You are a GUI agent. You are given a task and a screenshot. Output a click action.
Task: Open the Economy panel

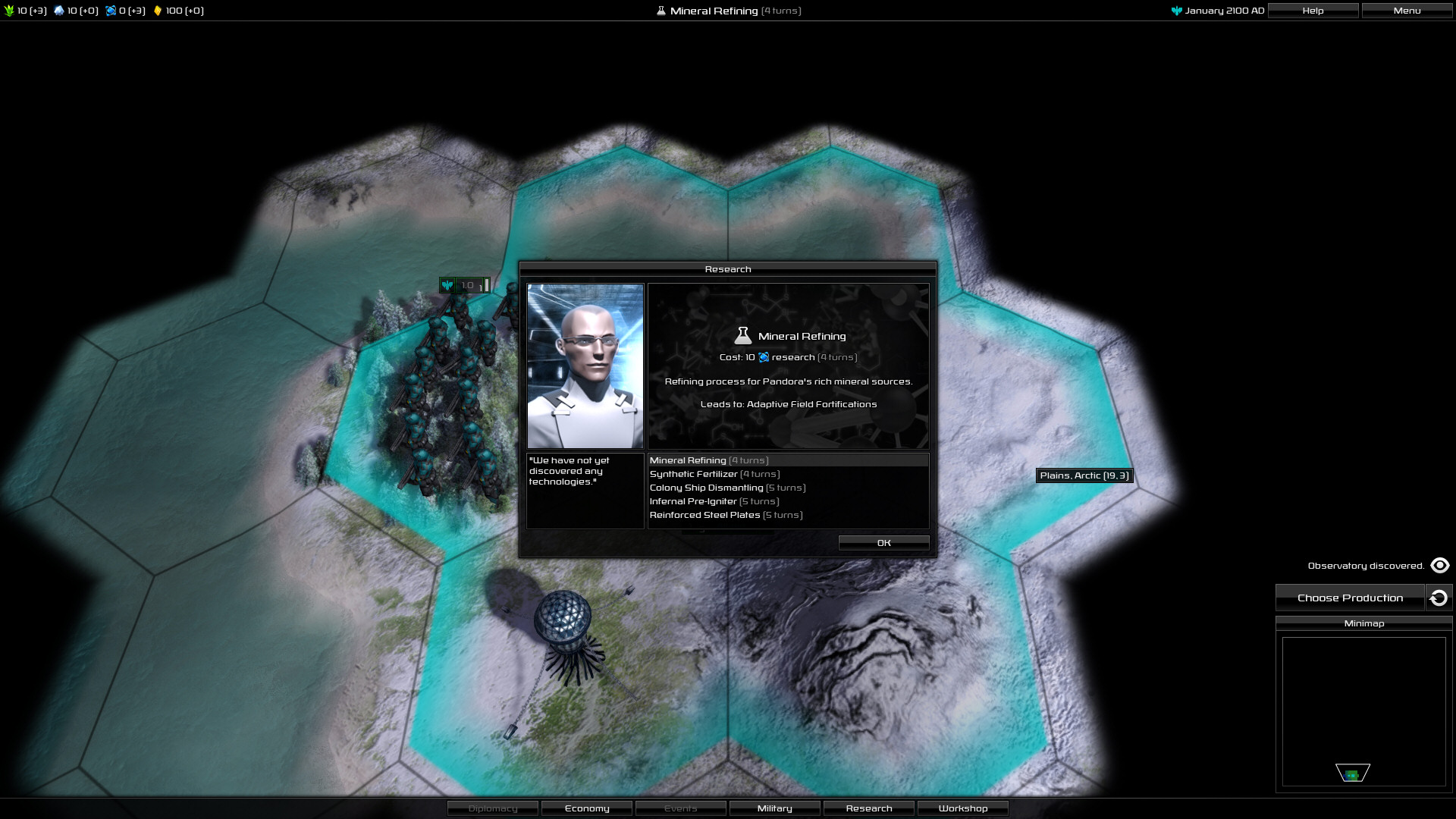coord(587,808)
